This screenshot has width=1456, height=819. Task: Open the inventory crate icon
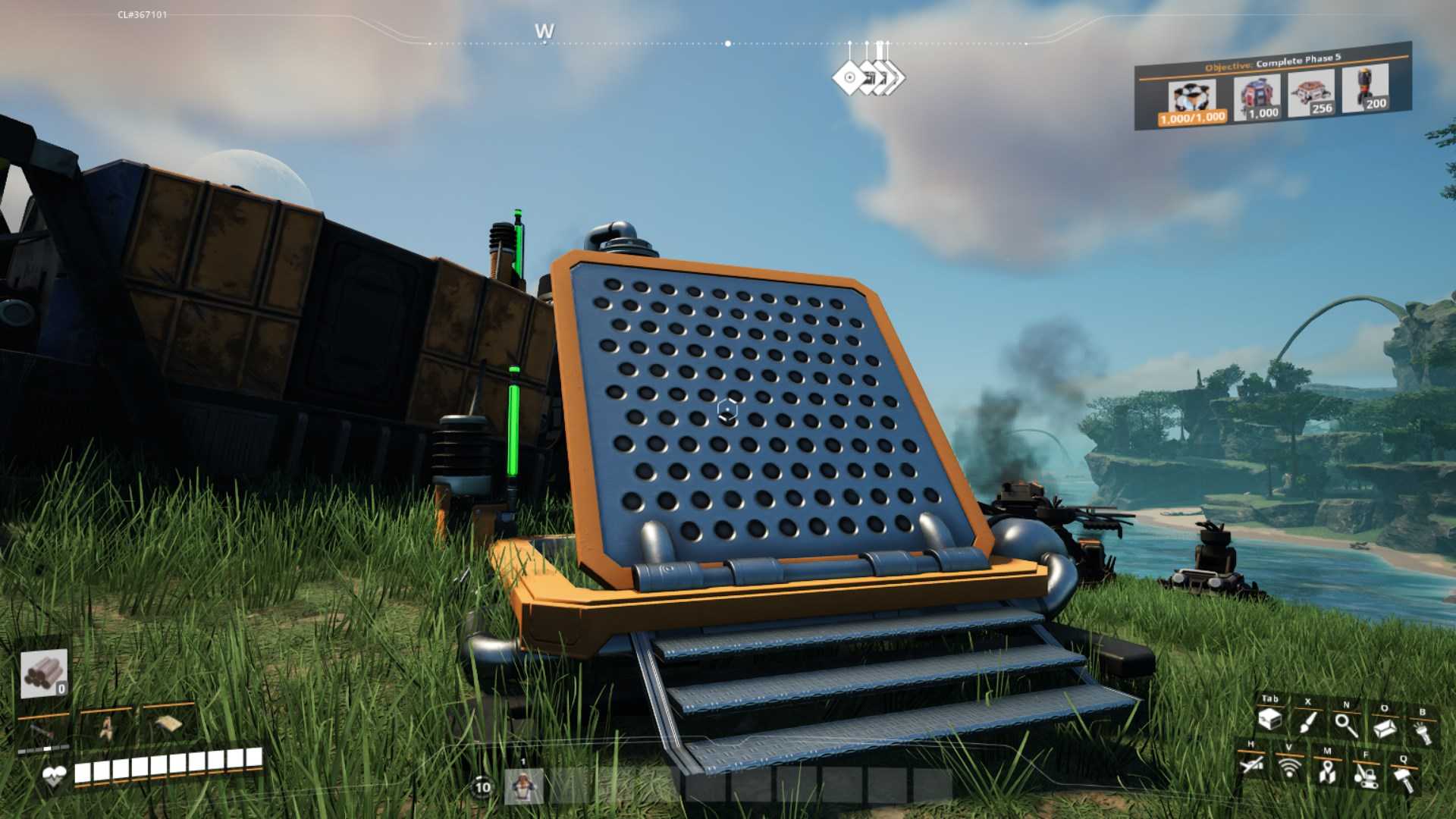1270,720
